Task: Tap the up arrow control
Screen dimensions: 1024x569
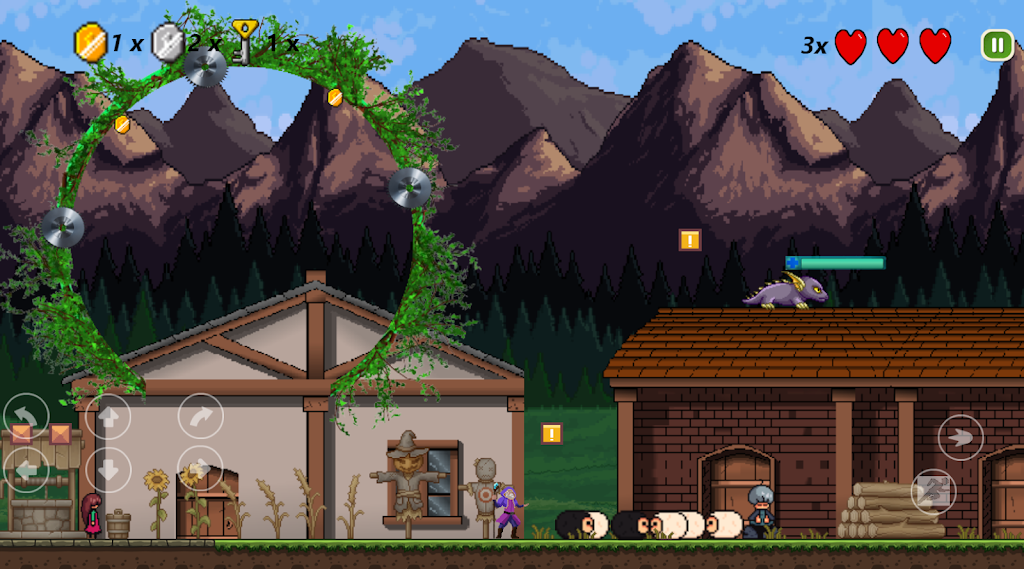Action: 108,416
